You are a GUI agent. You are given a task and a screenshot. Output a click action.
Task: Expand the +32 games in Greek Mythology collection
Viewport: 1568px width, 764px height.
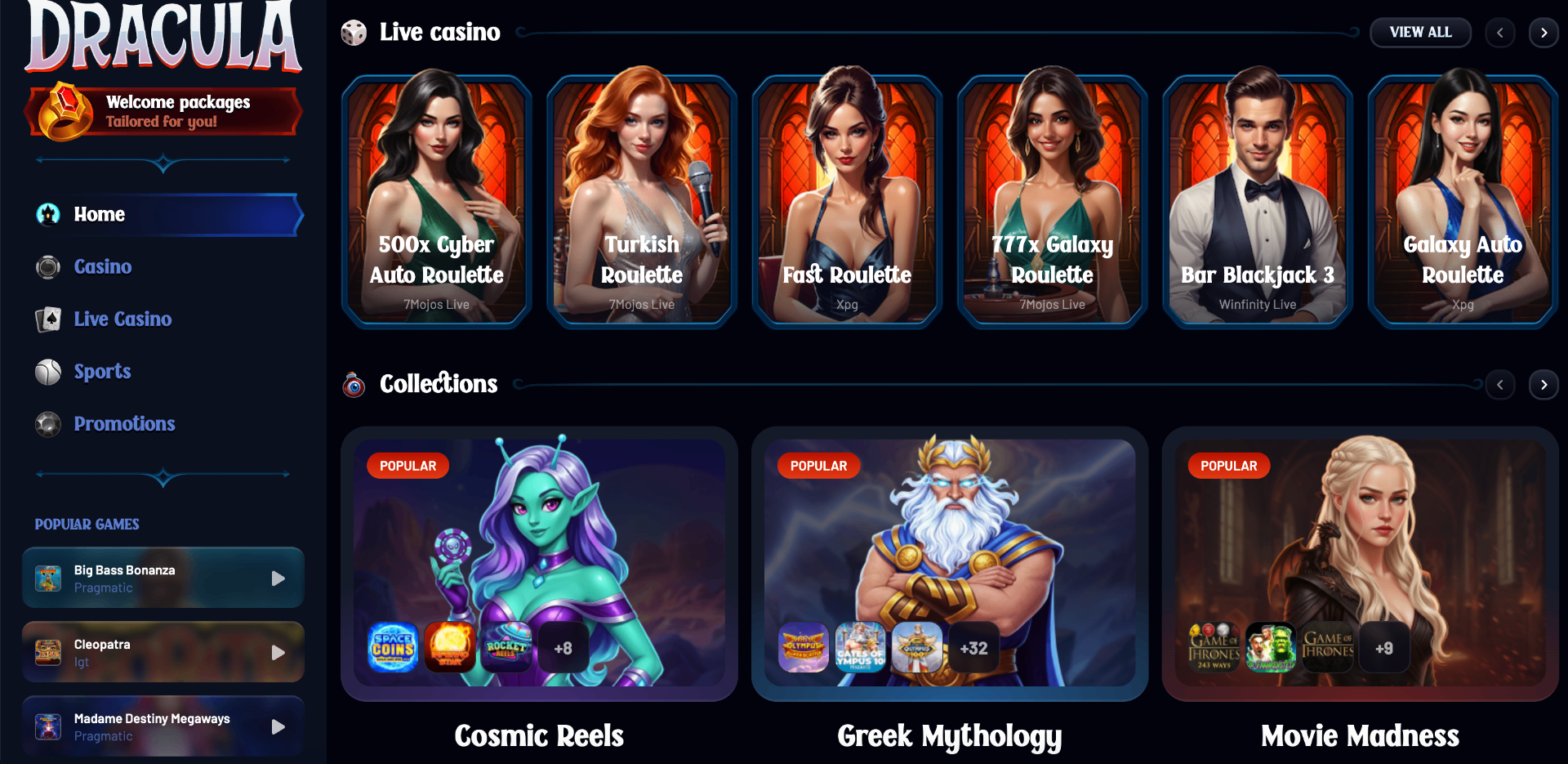tap(973, 647)
